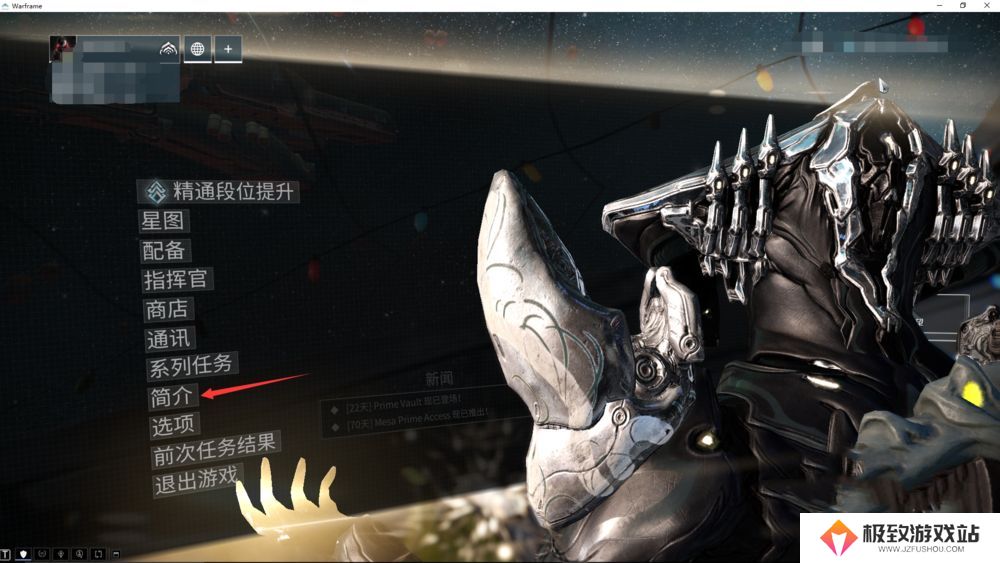The height and width of the screenshot is (563, 1000).
Task: Open the 星图 star chart
Action: [x=164, y=221]
